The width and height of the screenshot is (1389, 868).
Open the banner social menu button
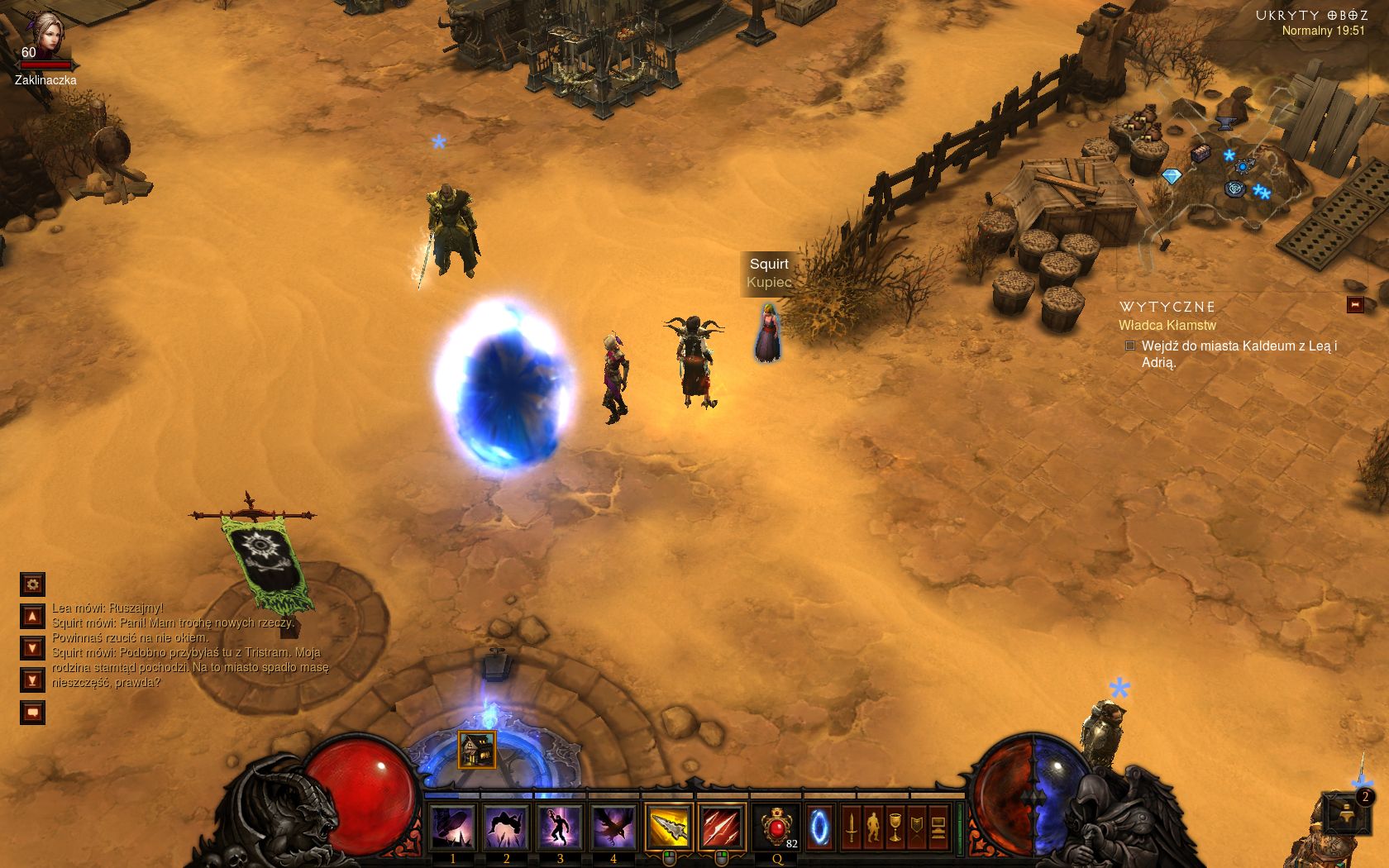pos(916,827)
